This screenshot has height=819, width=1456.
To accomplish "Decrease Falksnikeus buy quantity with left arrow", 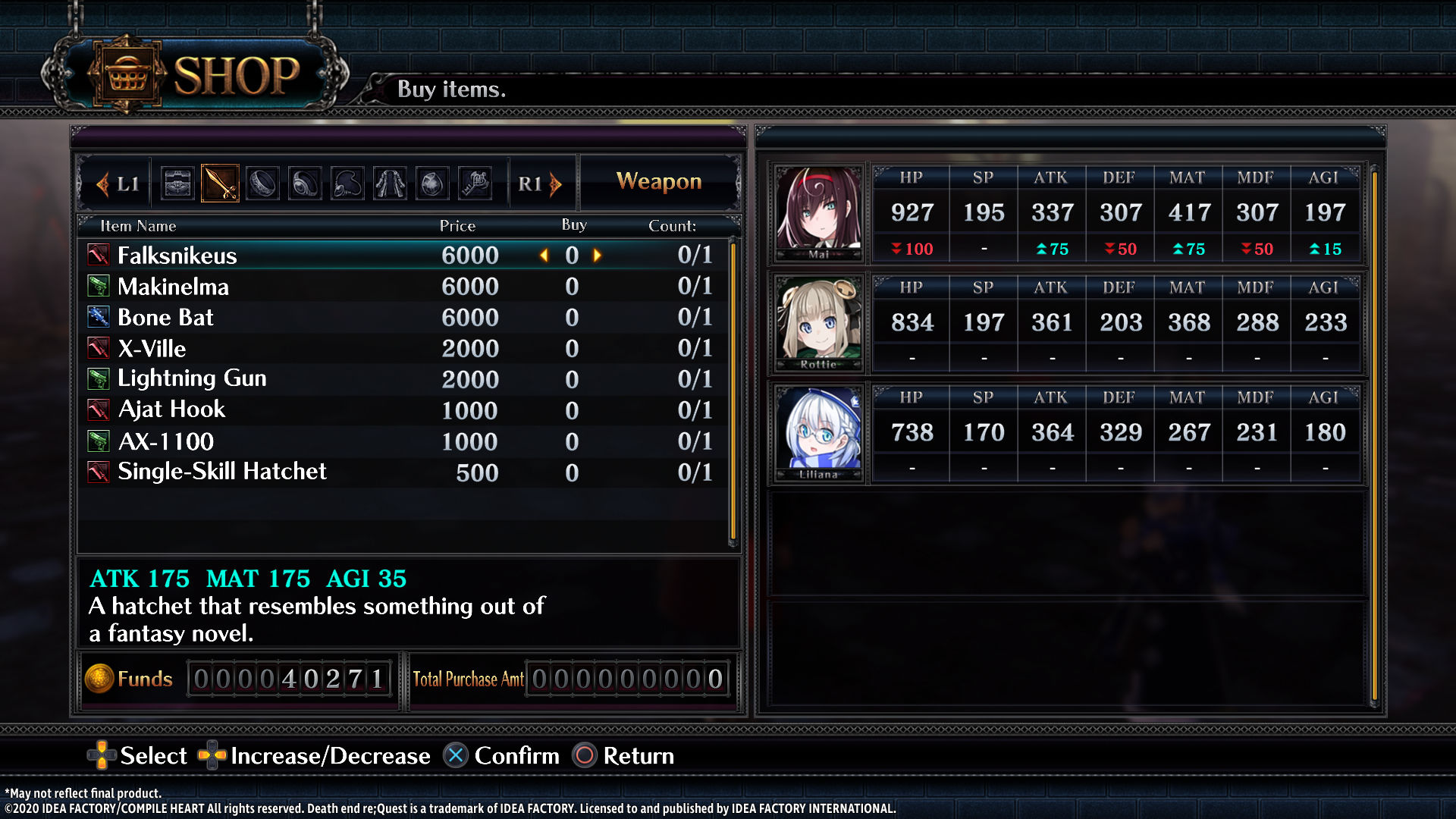I will 544,256.
